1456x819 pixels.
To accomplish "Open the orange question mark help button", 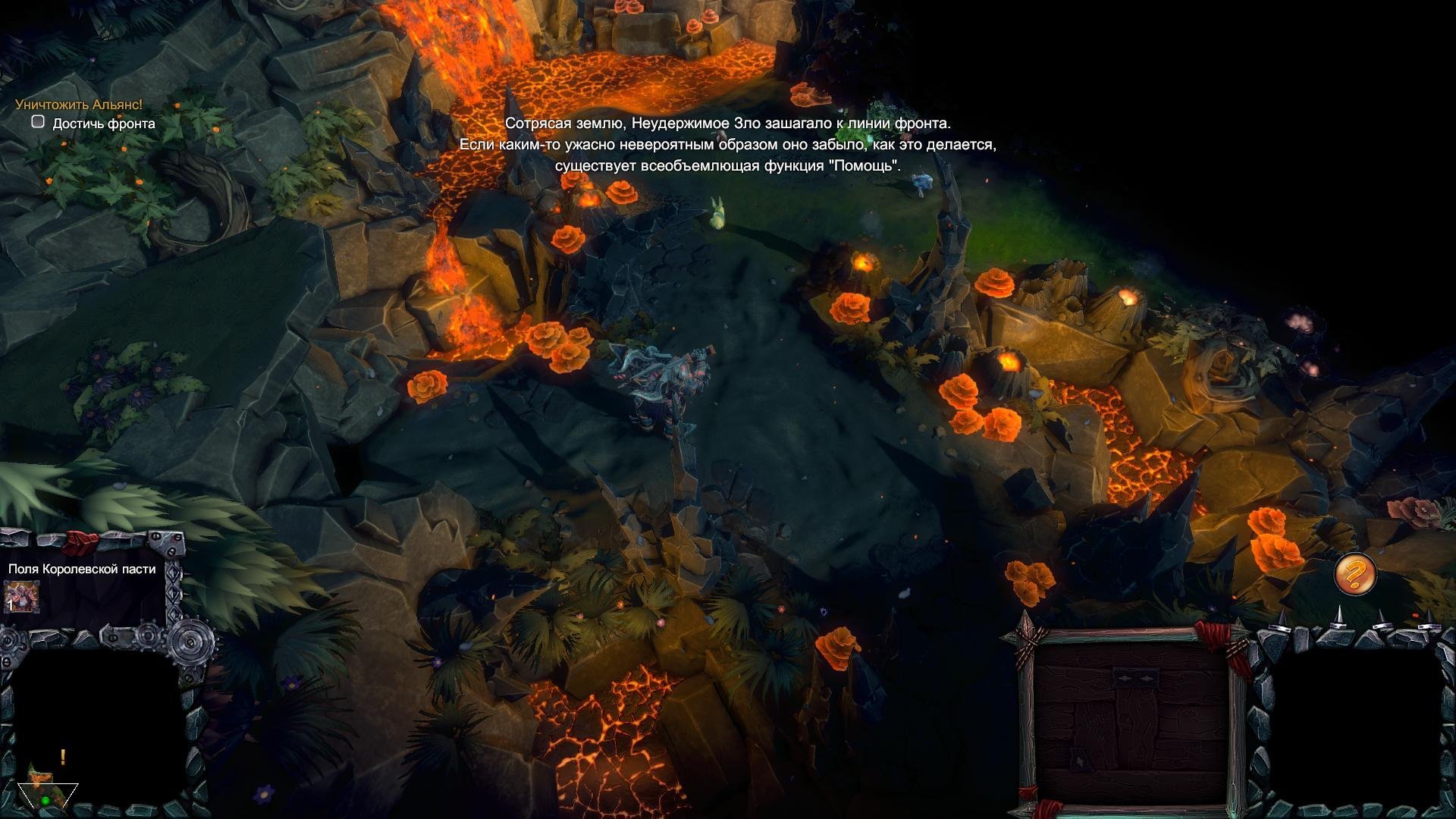I will pyautogui.click(x=1355, y=574).
